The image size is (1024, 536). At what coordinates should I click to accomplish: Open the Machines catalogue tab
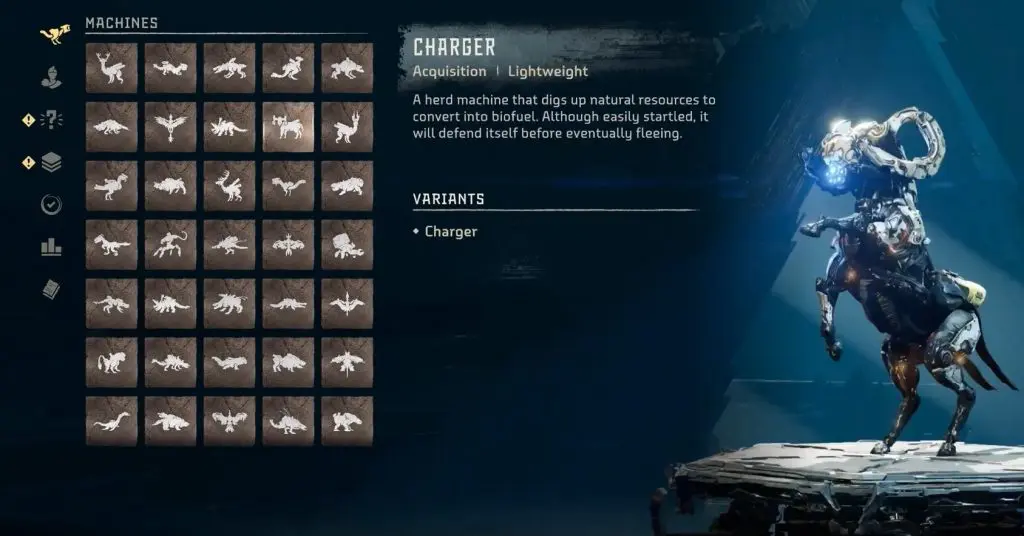pyautogui.click(x=52, y=36)
